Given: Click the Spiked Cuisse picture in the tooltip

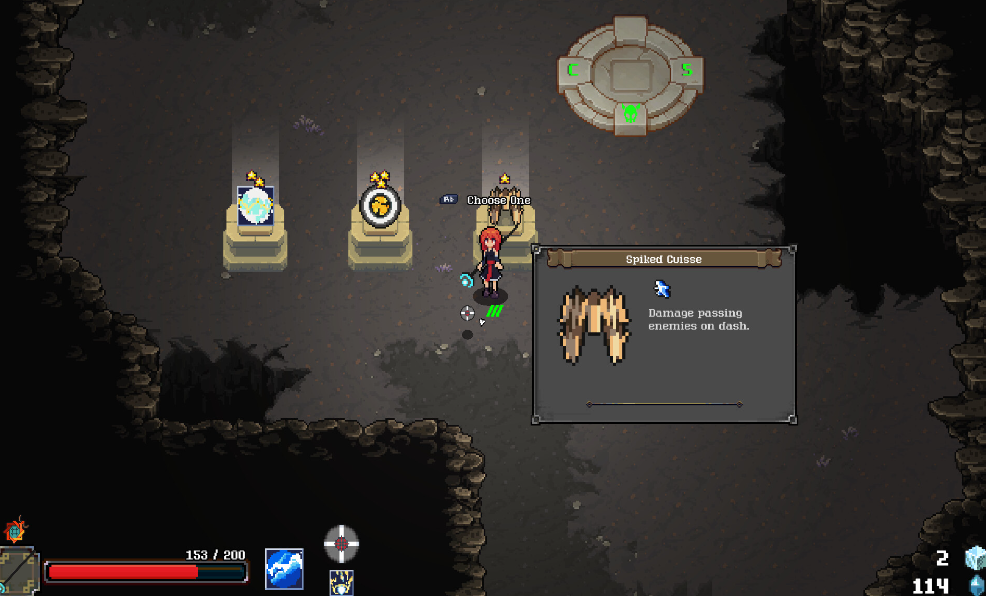Looking at the screenshot, I should [x=594, y=325].
